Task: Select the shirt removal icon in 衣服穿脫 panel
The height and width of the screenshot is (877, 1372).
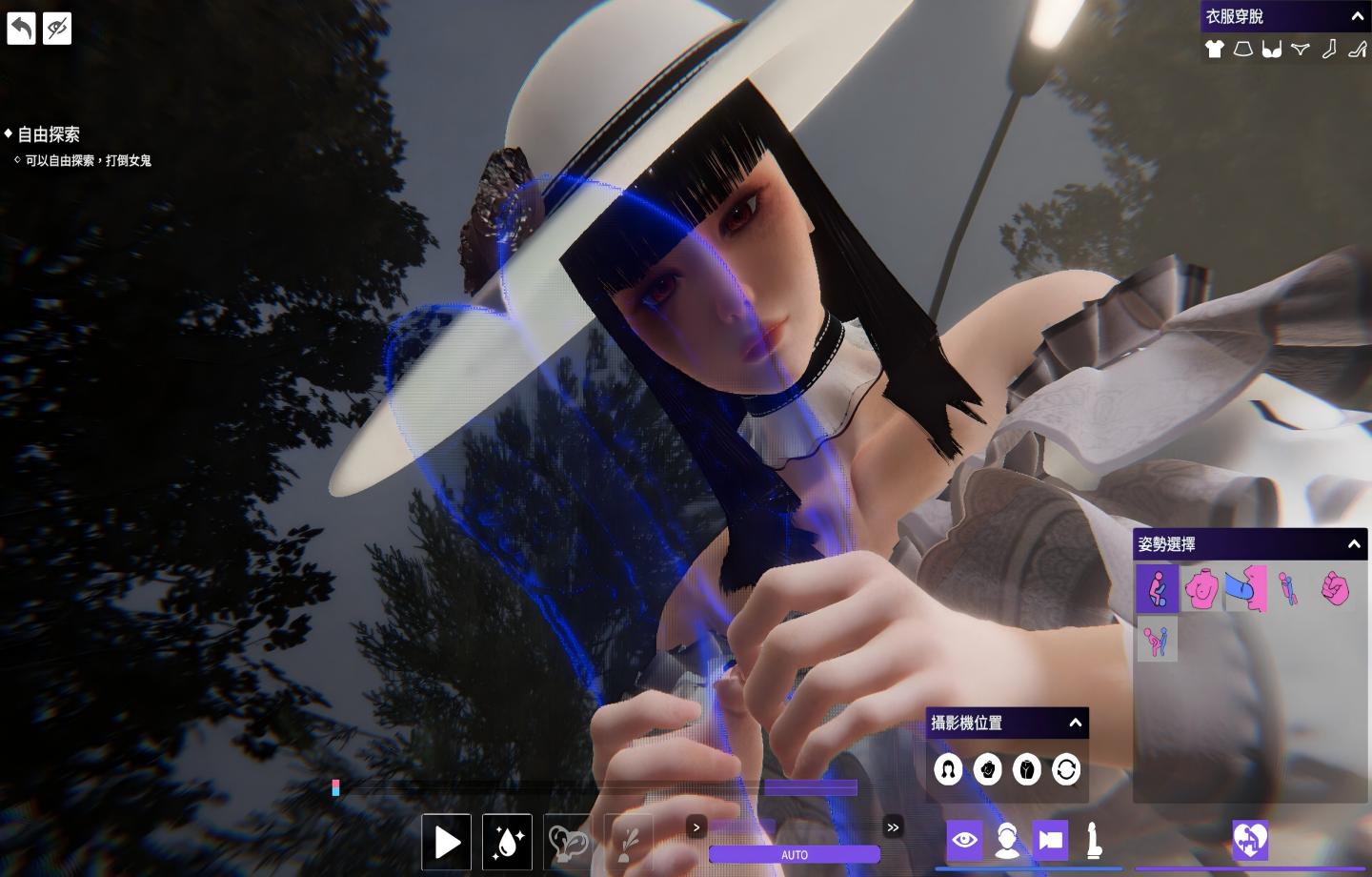Action: tap(1215, 49)
